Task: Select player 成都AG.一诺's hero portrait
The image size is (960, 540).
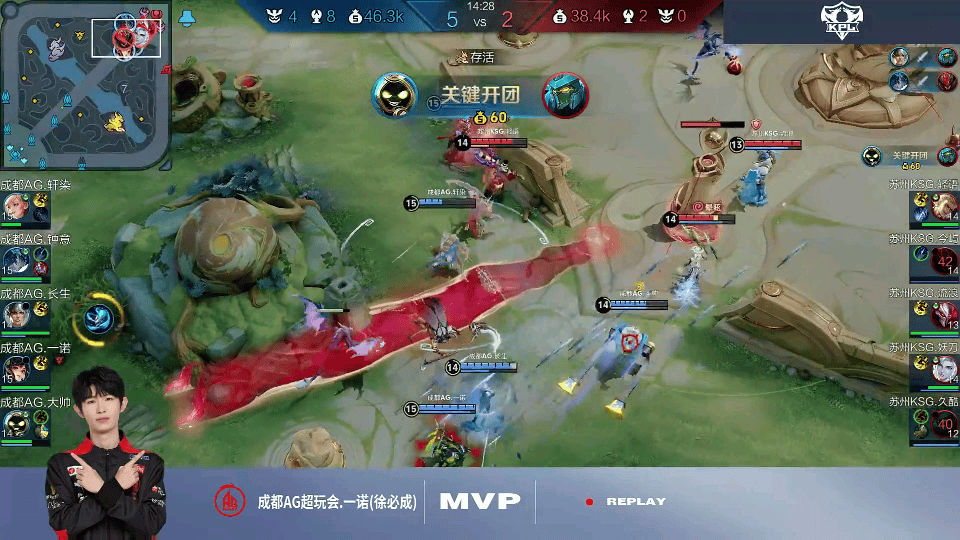Action: tap(14, 369)
